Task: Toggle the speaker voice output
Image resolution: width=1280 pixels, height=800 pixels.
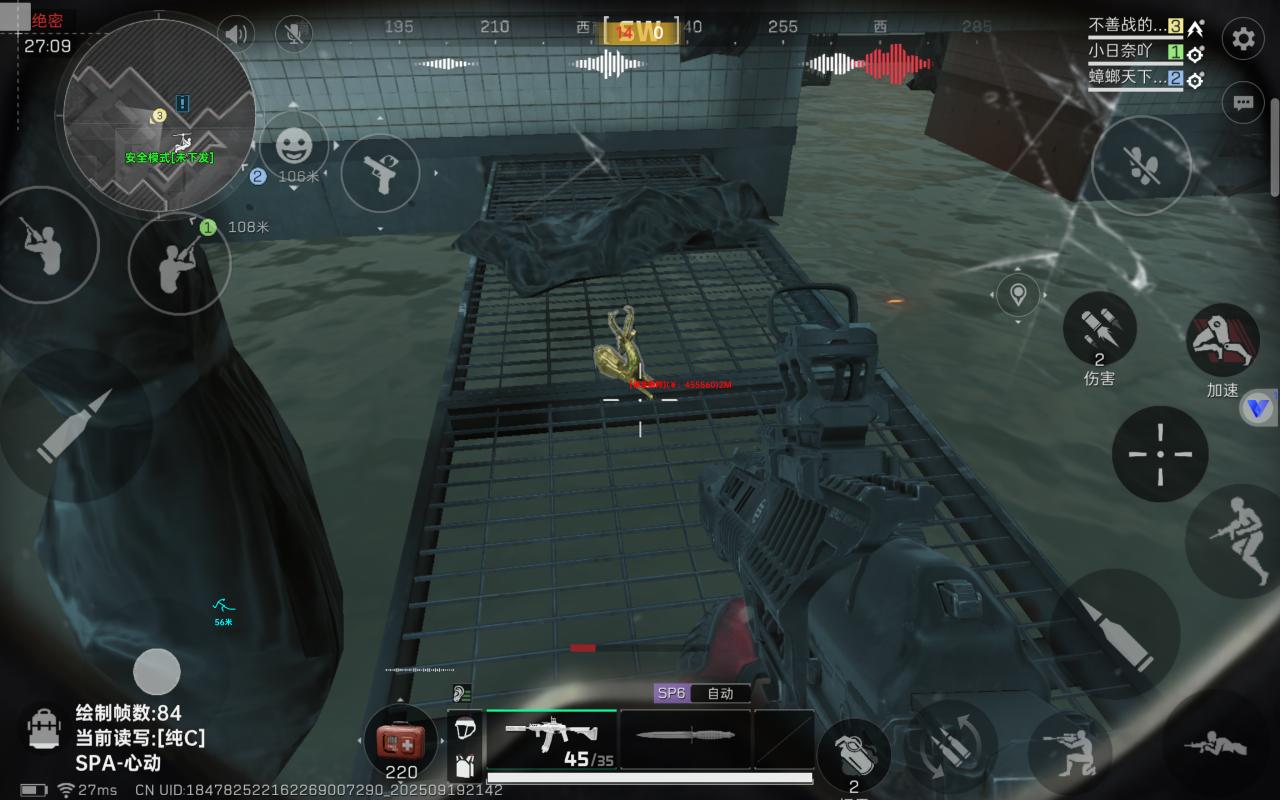Action: tap(236, 35)
